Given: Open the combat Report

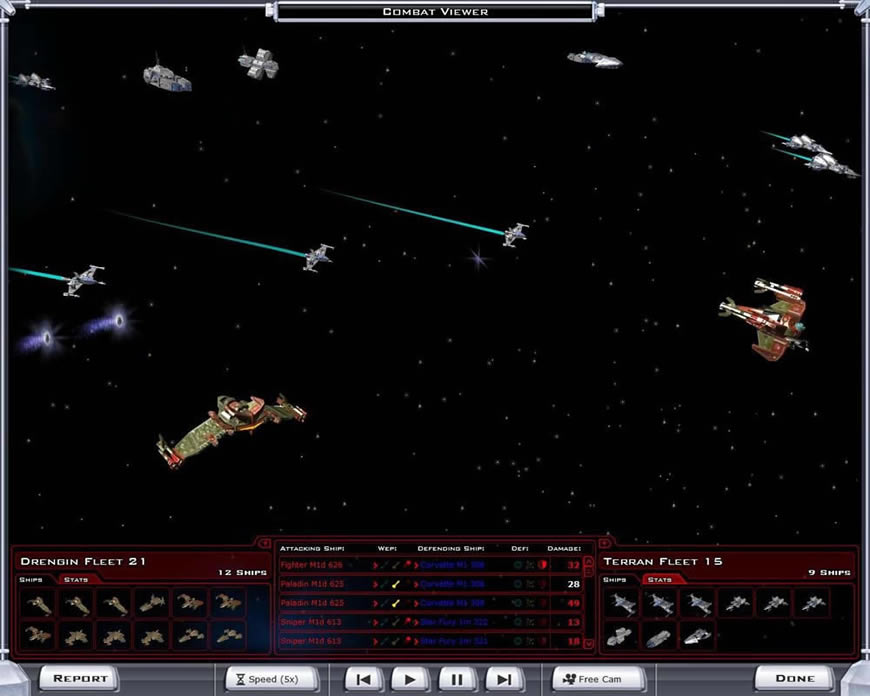Looking at the screenshot, I should [80, 678].
